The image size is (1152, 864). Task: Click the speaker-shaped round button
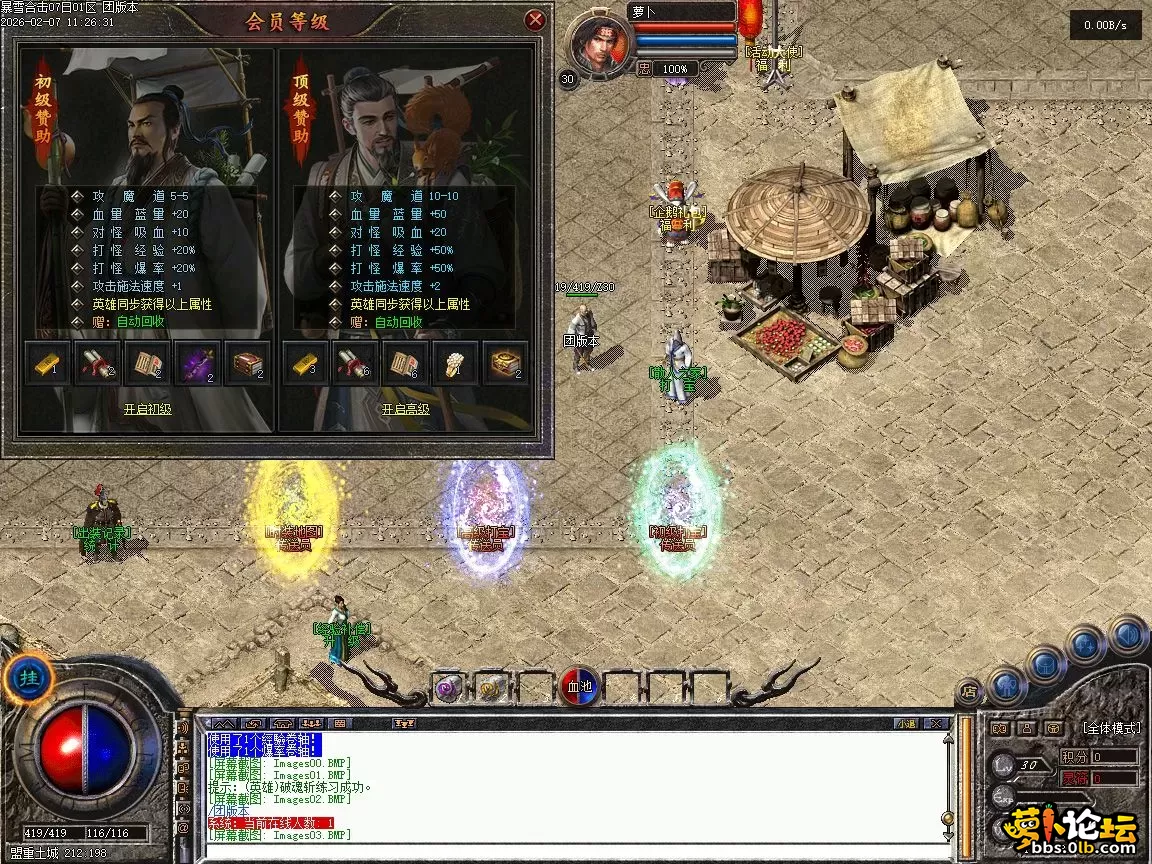point(1127,634)
